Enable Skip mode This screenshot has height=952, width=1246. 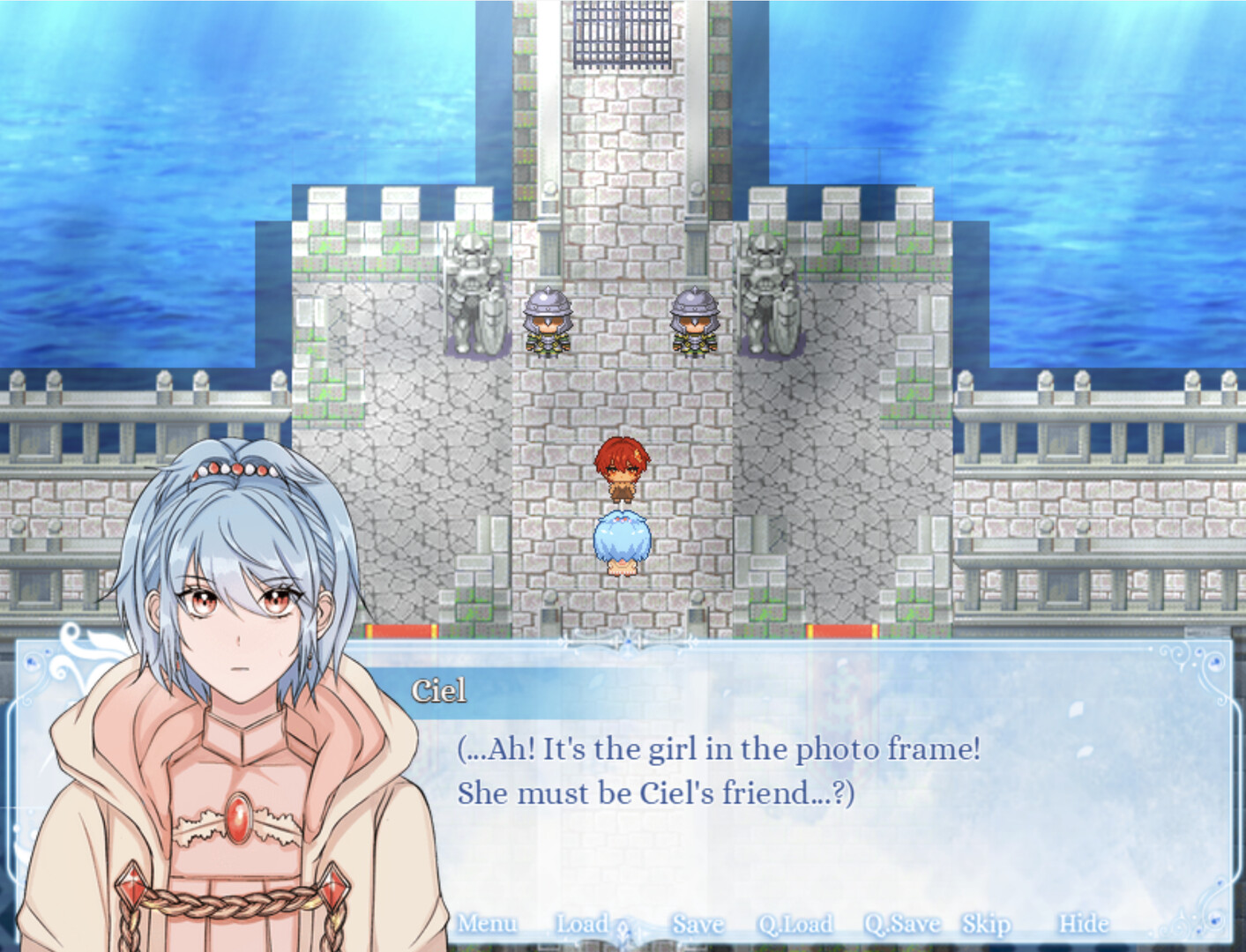click(985, 925)
